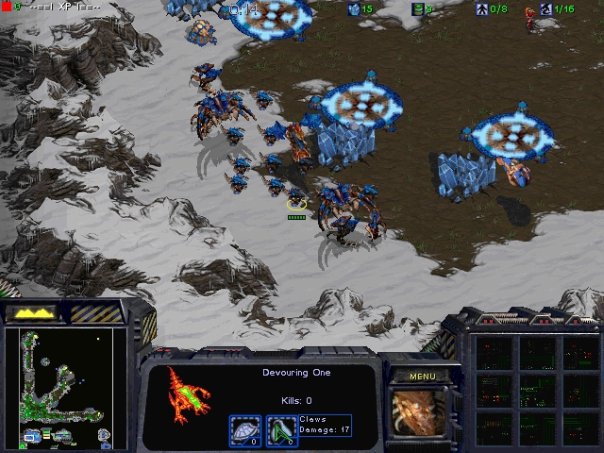604x453 pixels.
Task: Select the carapace armor icon
Action: tap(245, 430)
